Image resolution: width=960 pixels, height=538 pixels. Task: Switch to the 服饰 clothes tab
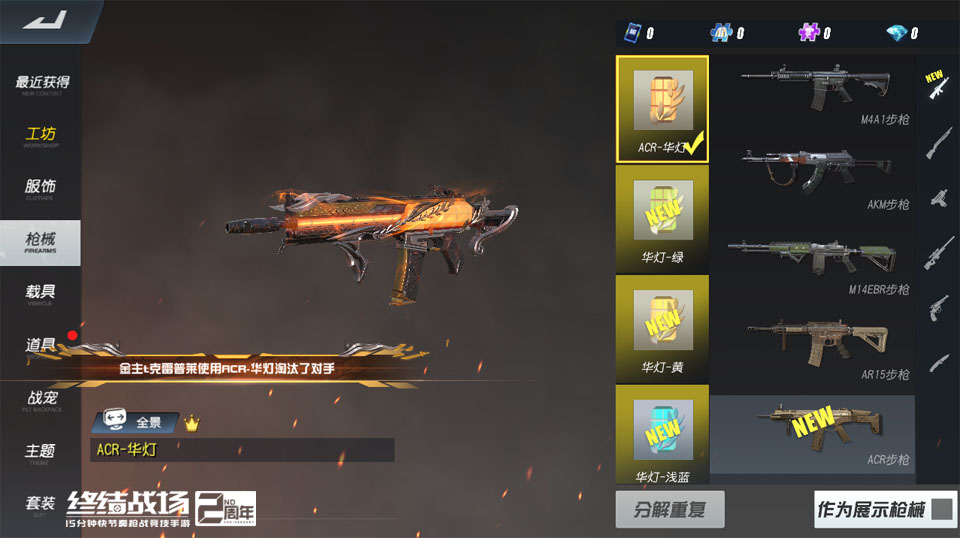[x=41, y=188]
